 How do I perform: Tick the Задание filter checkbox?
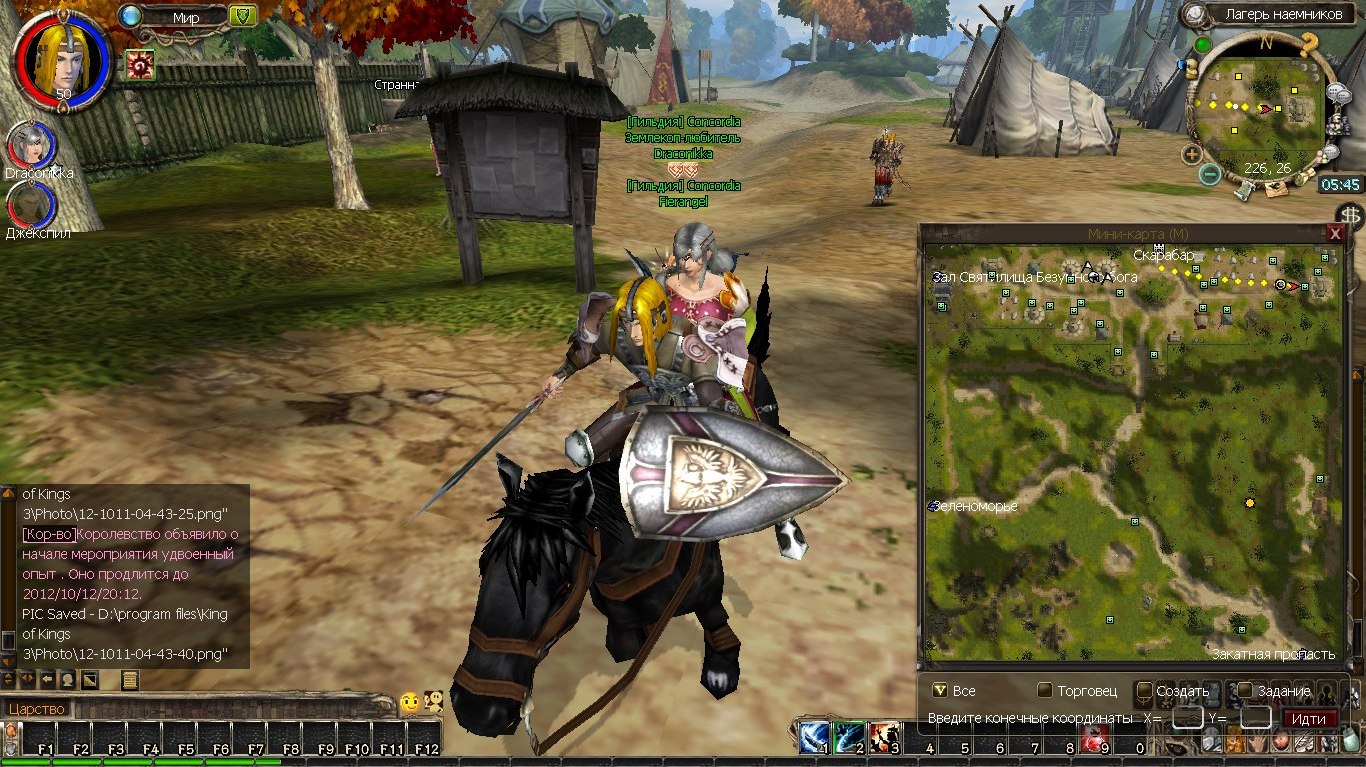pyautogui.click(x=1245, y=690)
